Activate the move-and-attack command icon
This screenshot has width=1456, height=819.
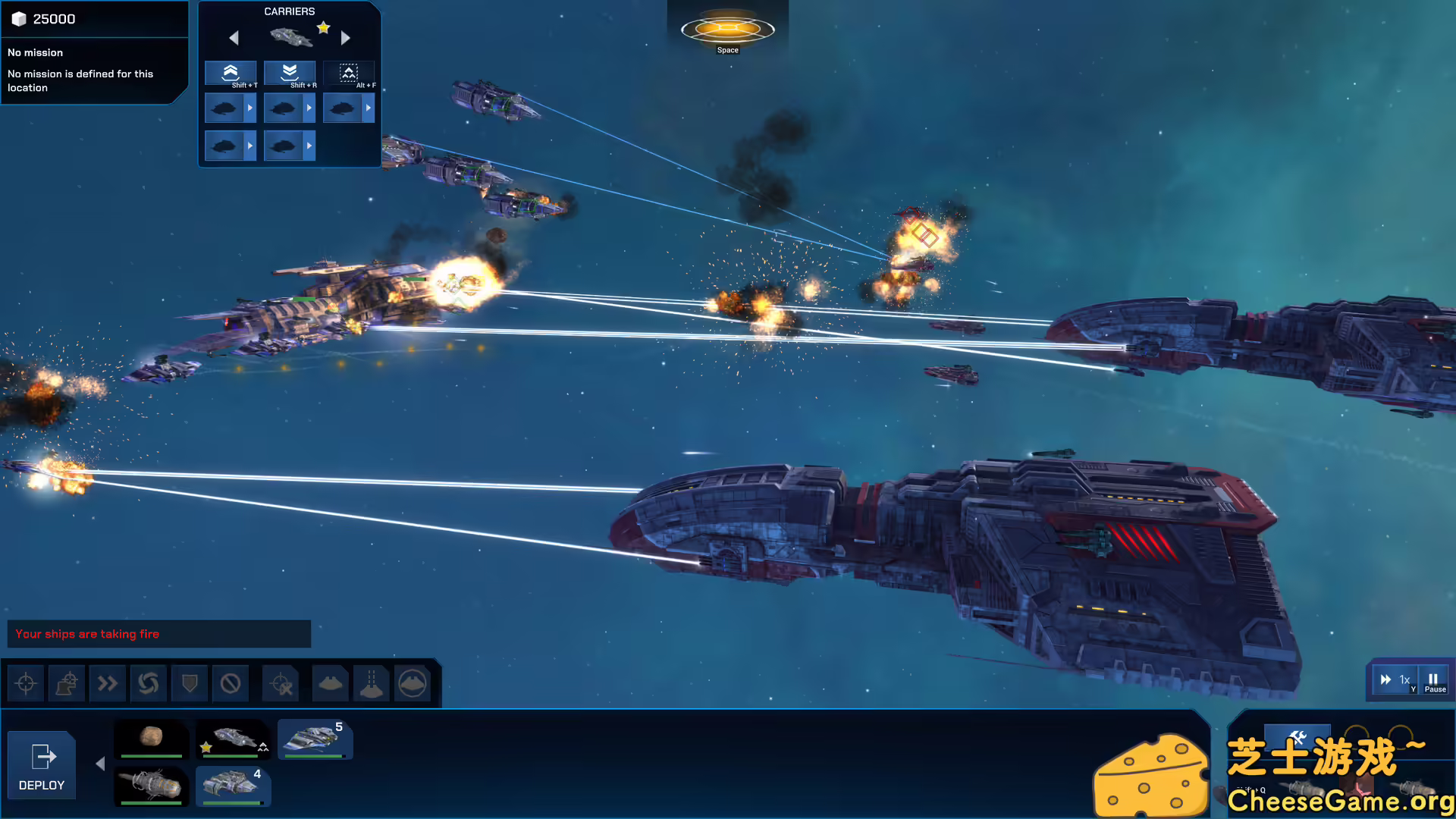coord(67,682)
